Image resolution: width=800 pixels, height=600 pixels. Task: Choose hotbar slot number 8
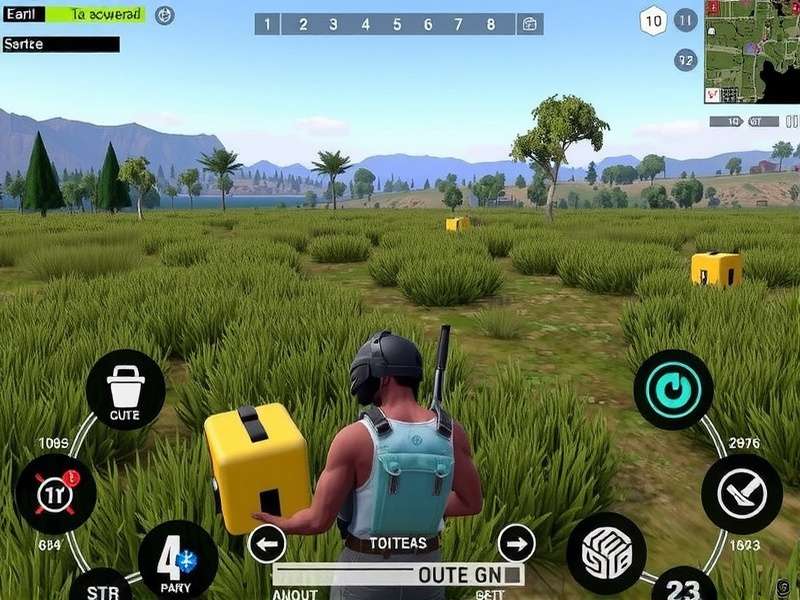pos(491,24)
